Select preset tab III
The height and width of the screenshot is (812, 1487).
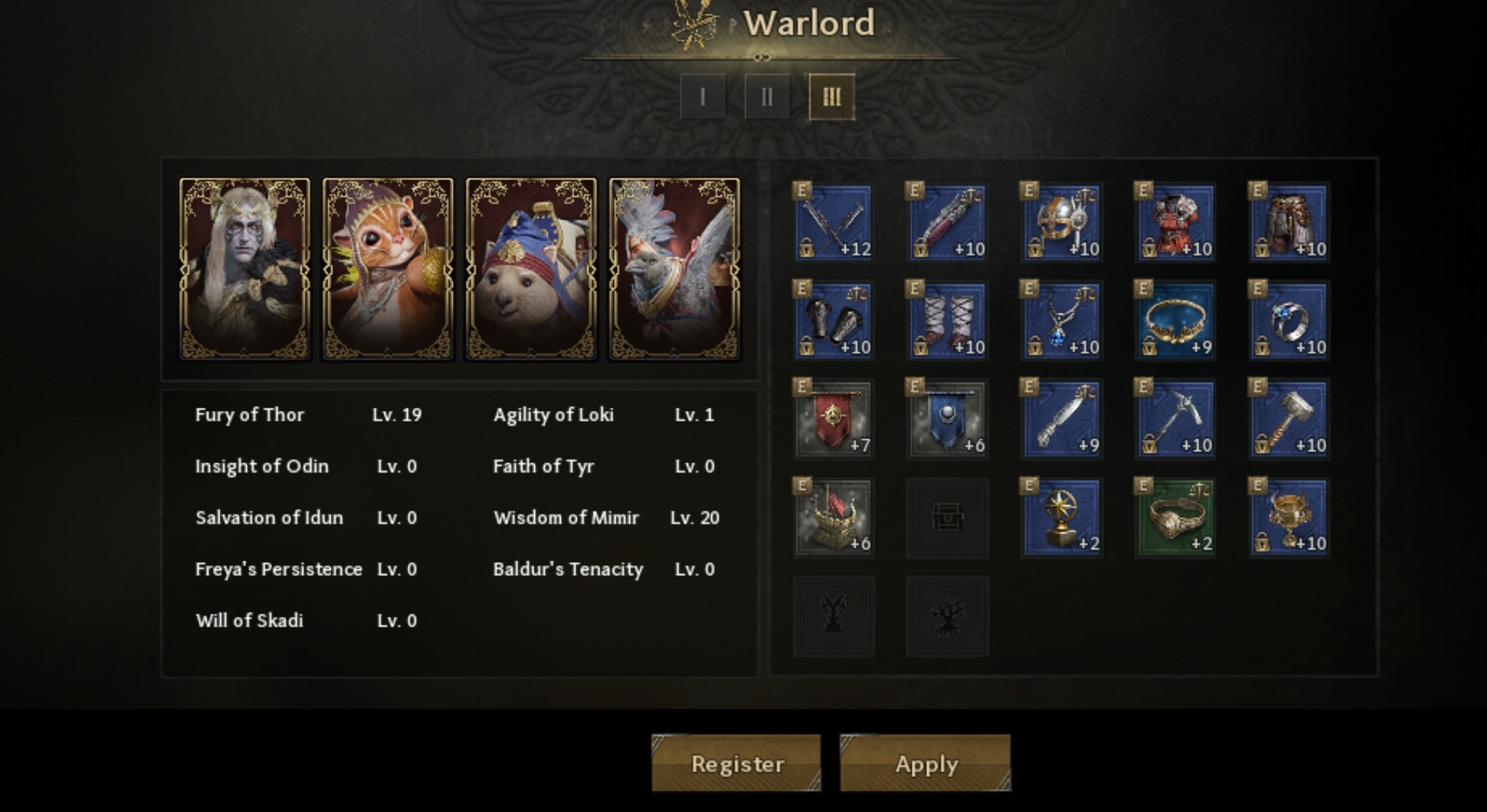(831, 97)
